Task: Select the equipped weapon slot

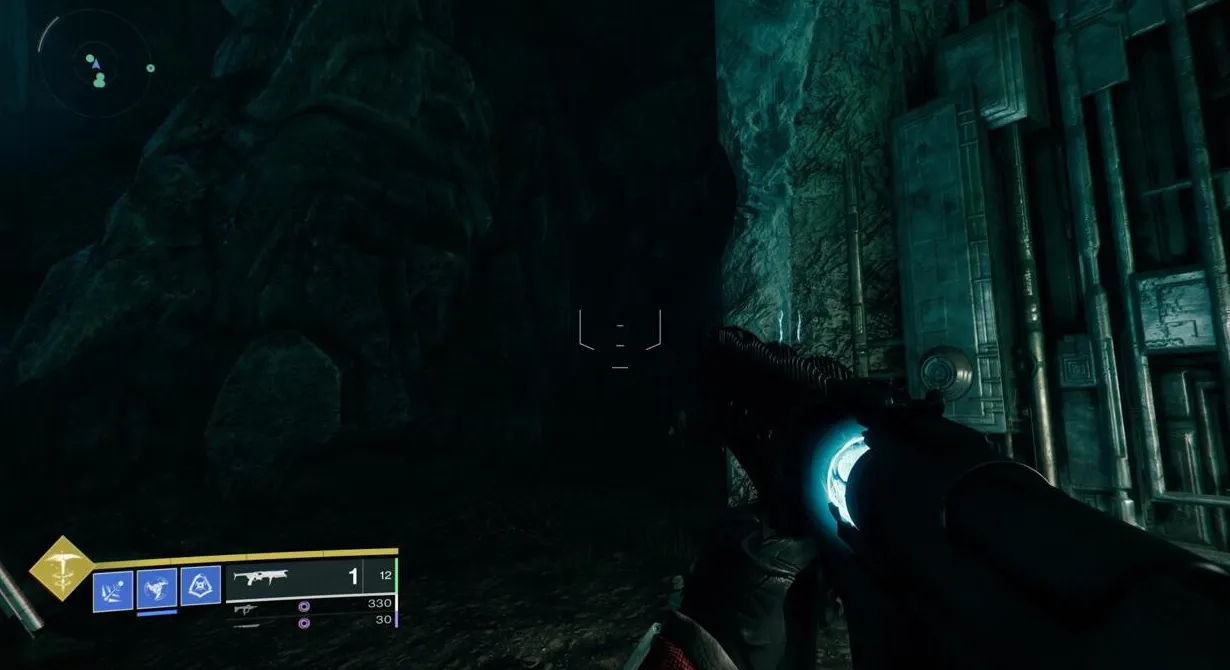Action: tap(310, 577)
